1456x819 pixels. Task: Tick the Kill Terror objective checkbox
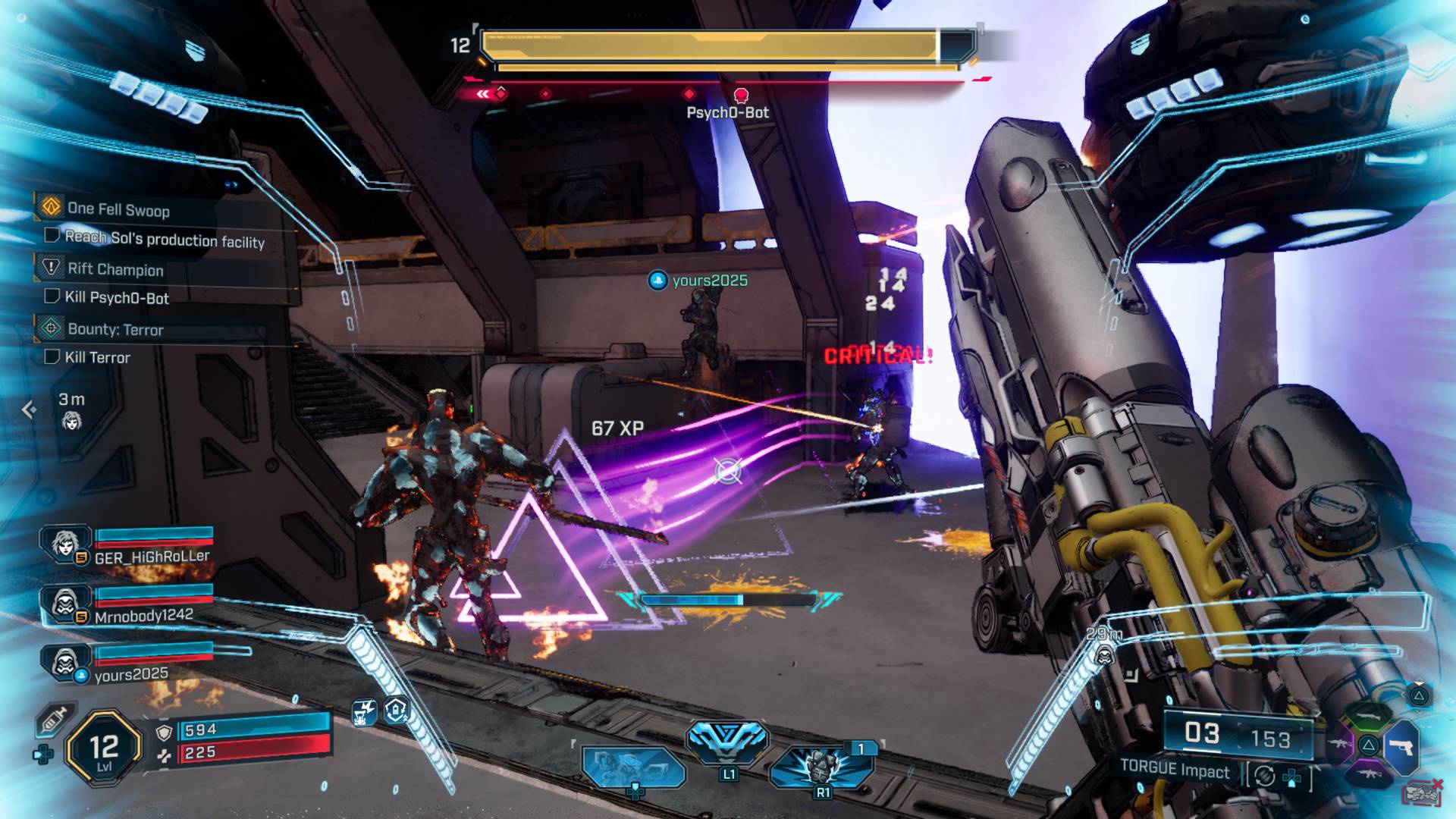[52, 356]
